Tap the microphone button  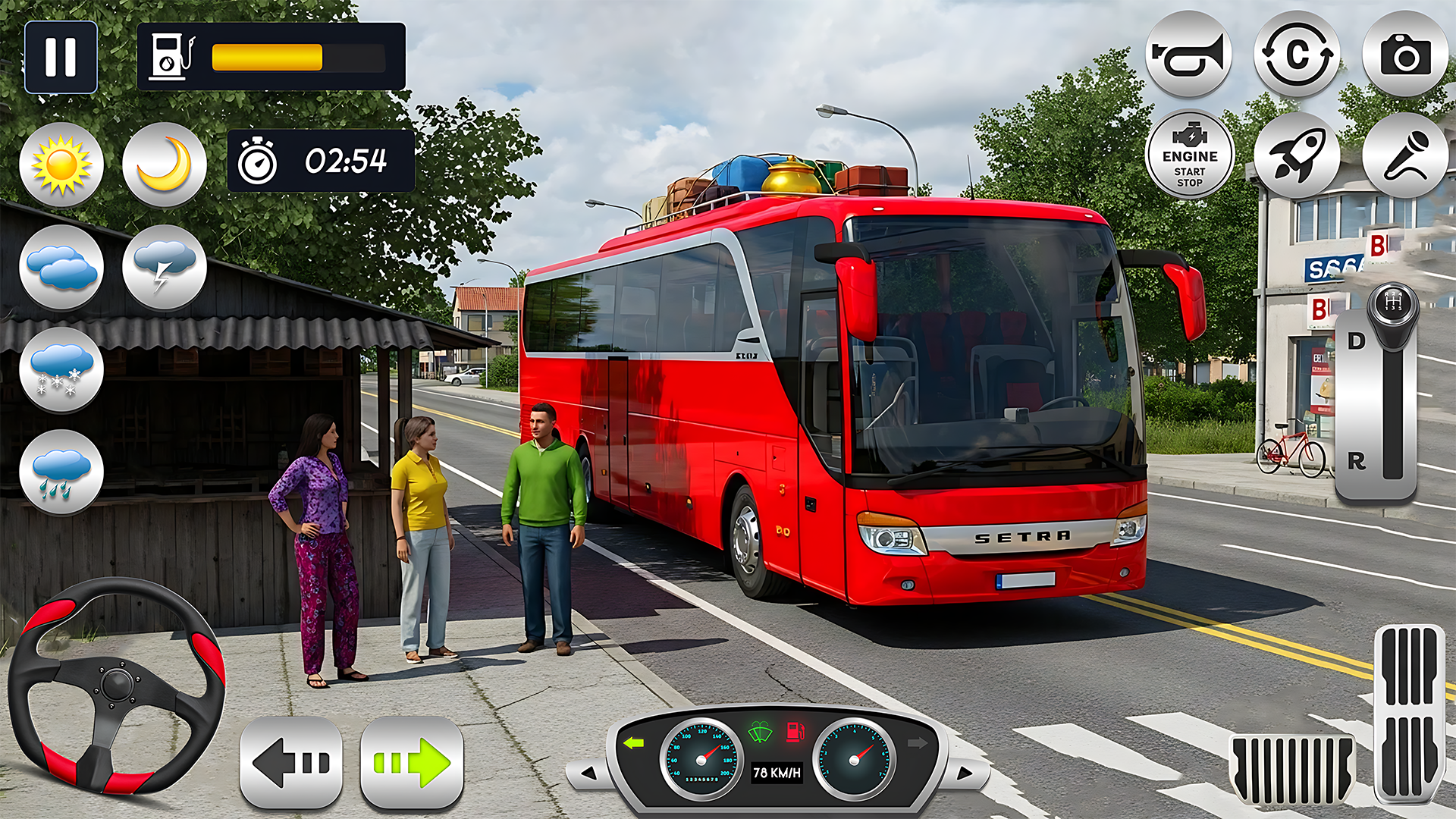coord(1405,155)
